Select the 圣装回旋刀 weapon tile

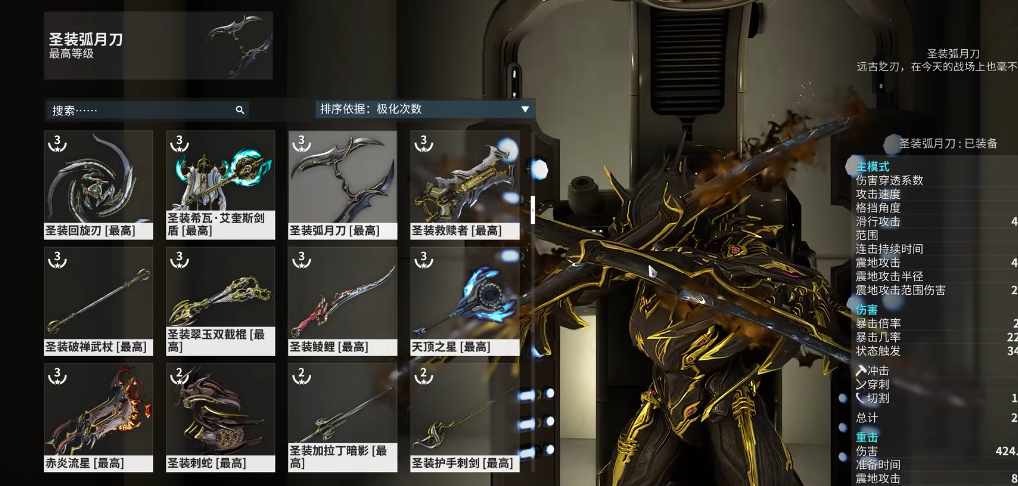point(98,182)
